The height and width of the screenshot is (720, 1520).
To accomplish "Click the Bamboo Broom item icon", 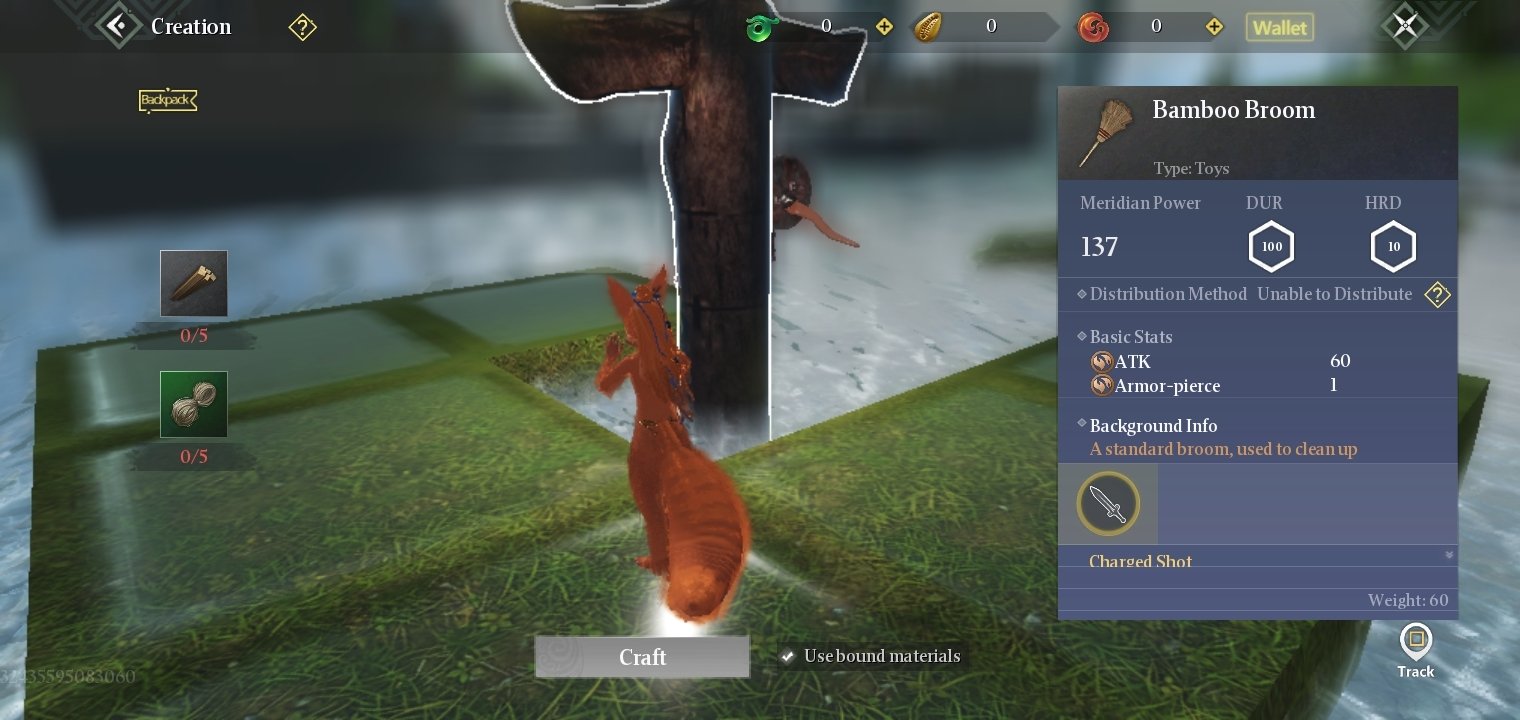I will 1105,133.
